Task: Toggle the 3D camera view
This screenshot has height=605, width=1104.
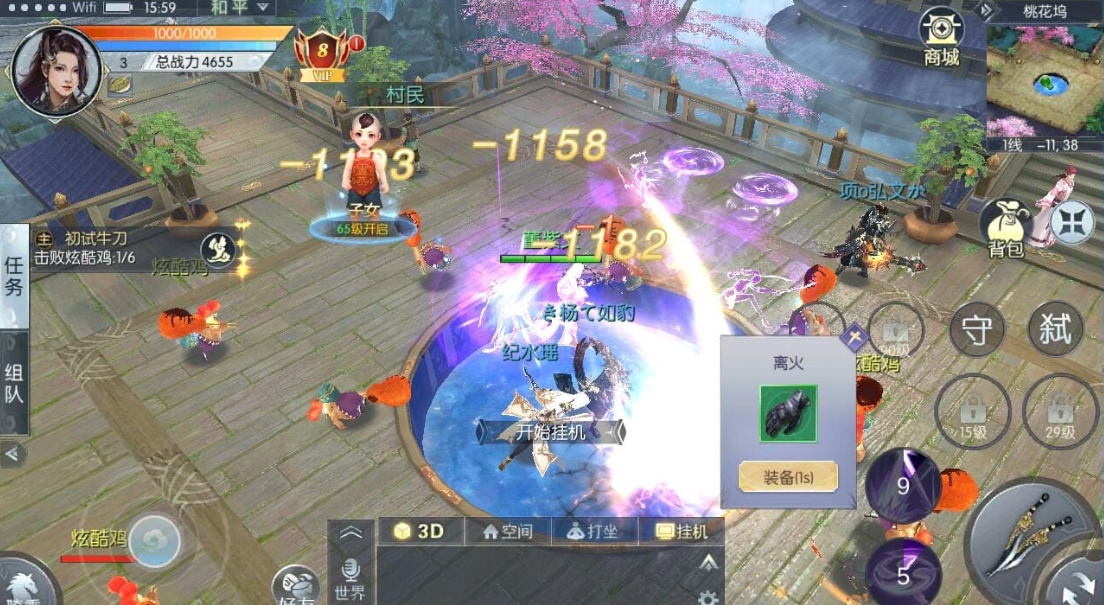Action: pos(419,532)
